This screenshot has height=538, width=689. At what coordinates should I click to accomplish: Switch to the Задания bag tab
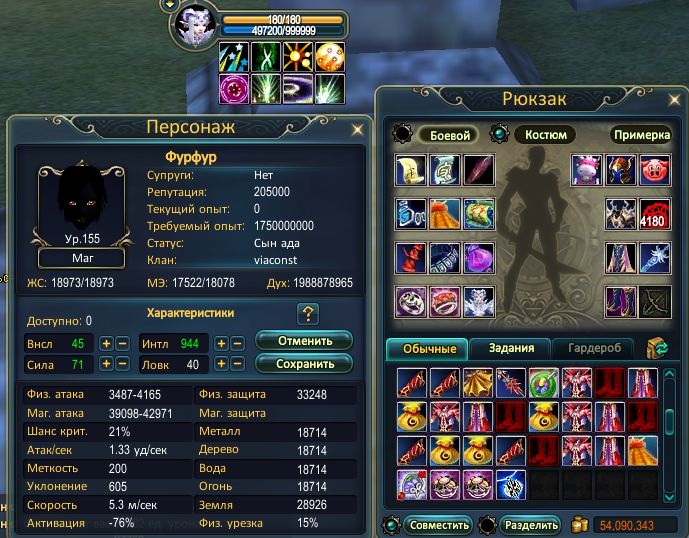pyautogui.click(x=518, y=348)
